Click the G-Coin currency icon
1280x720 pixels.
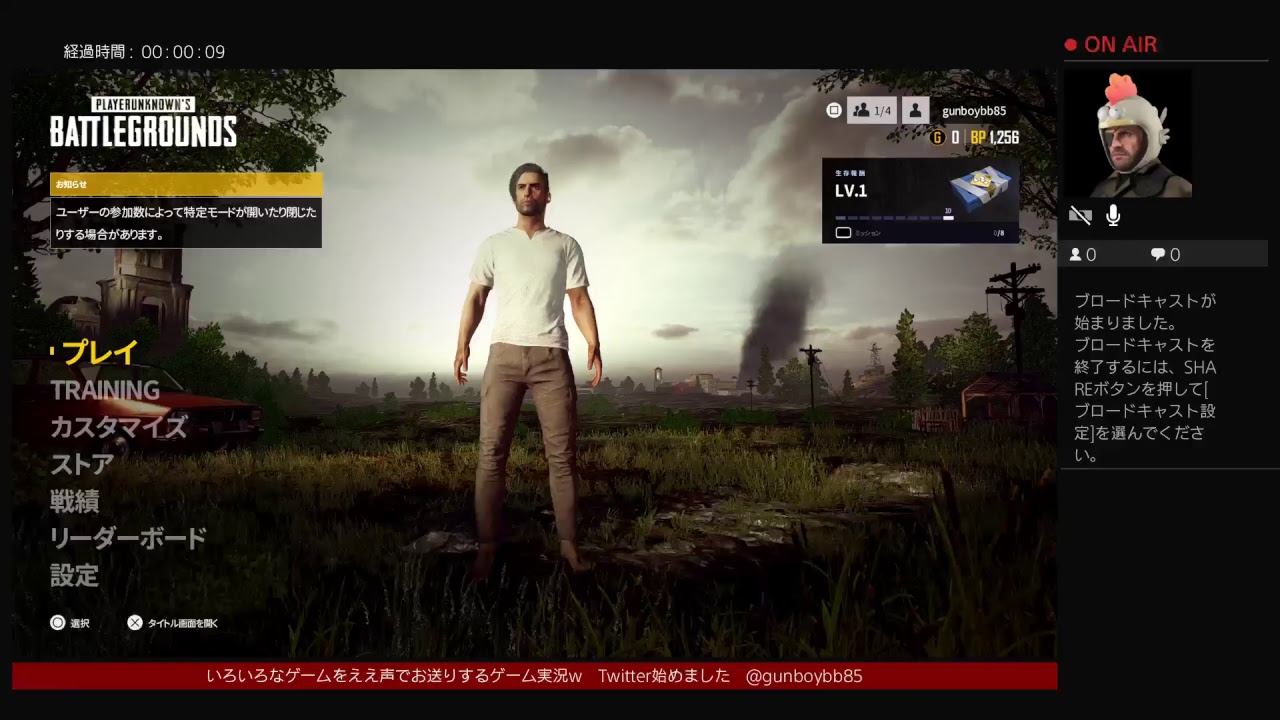pyautogui.click(x=938, y=138)
